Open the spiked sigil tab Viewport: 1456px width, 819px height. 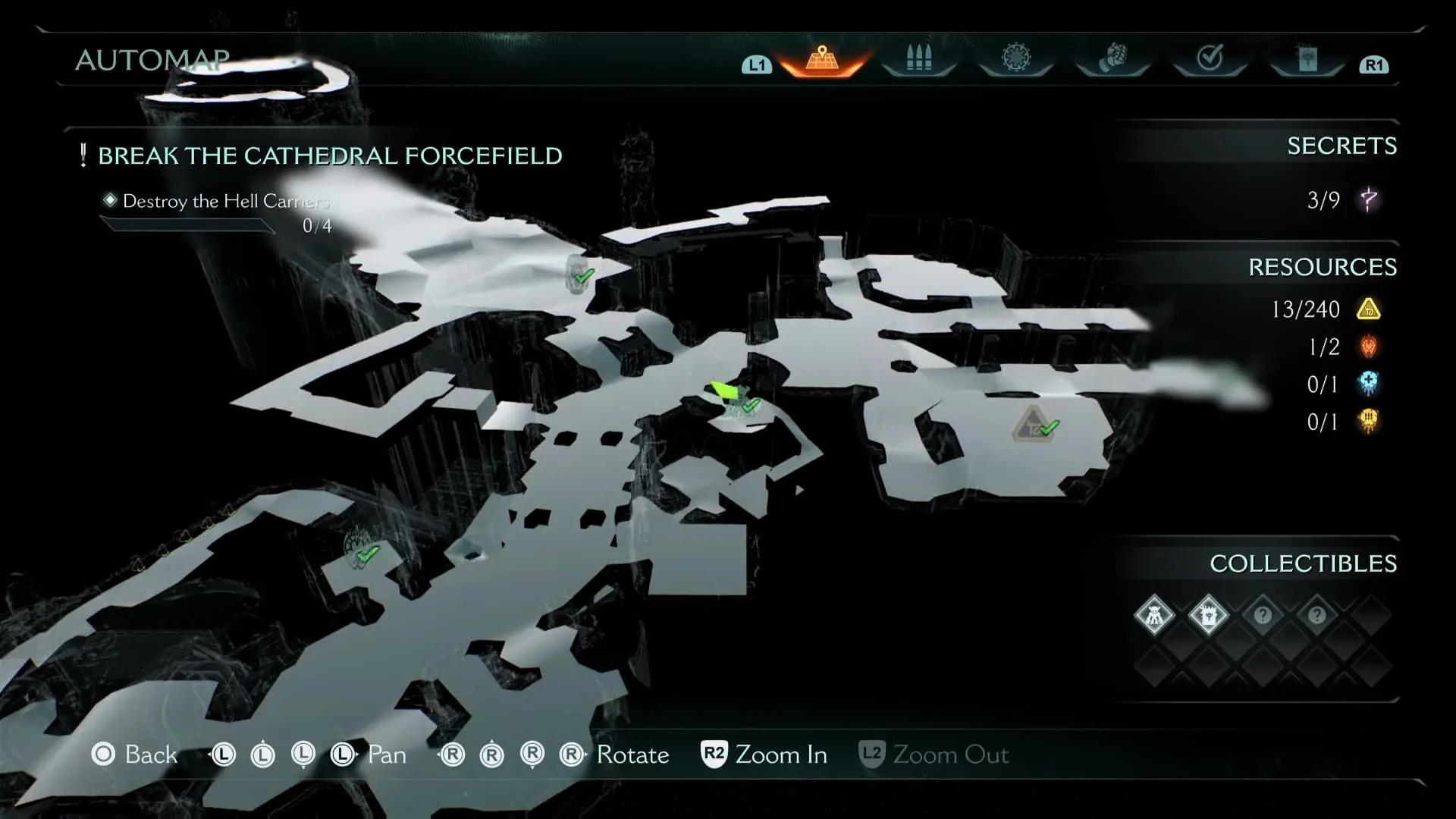pyautogui.click(x=1015, y=58)
